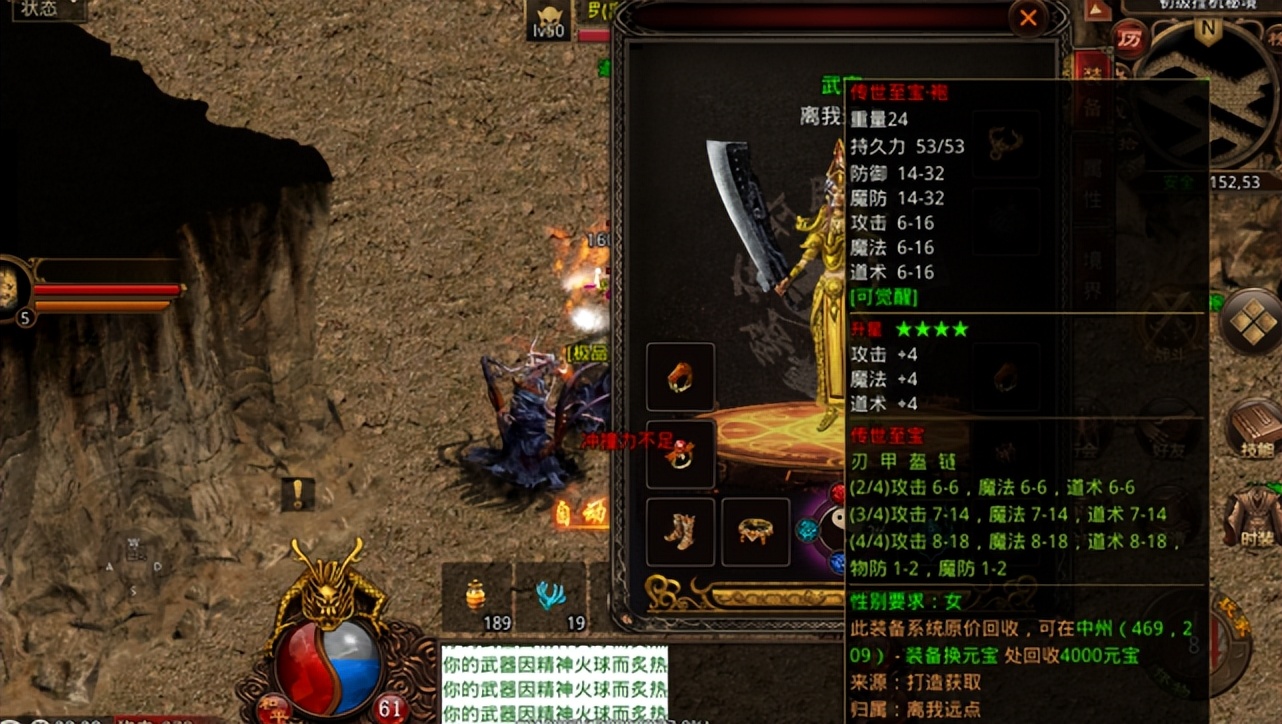Open the 状态 status dropdown top-left
Image resolution: width=1282 pixels, height=724 pixels.
coord(40,10)
